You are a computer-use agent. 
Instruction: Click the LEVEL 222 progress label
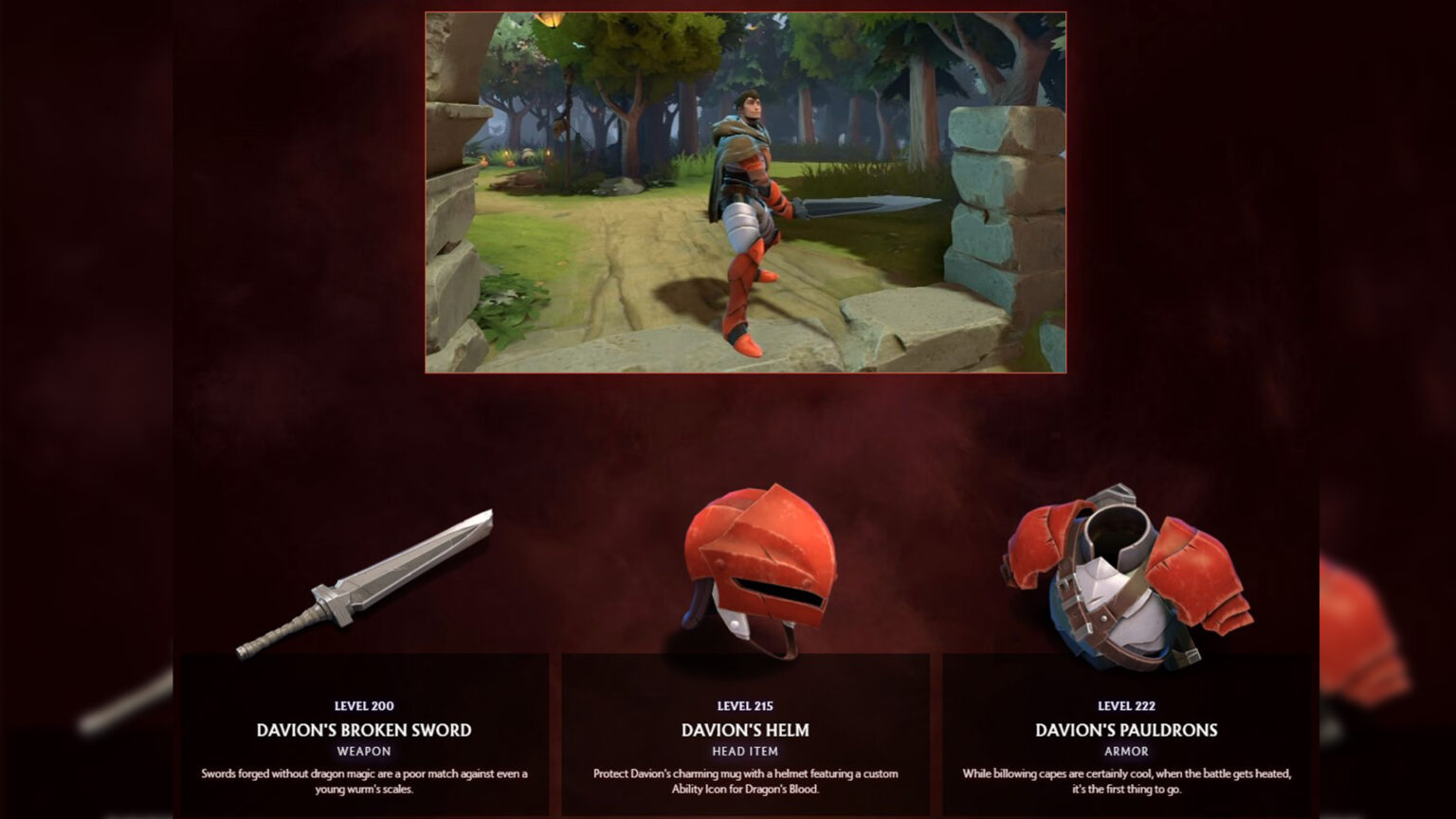[x=1128, y=705]
